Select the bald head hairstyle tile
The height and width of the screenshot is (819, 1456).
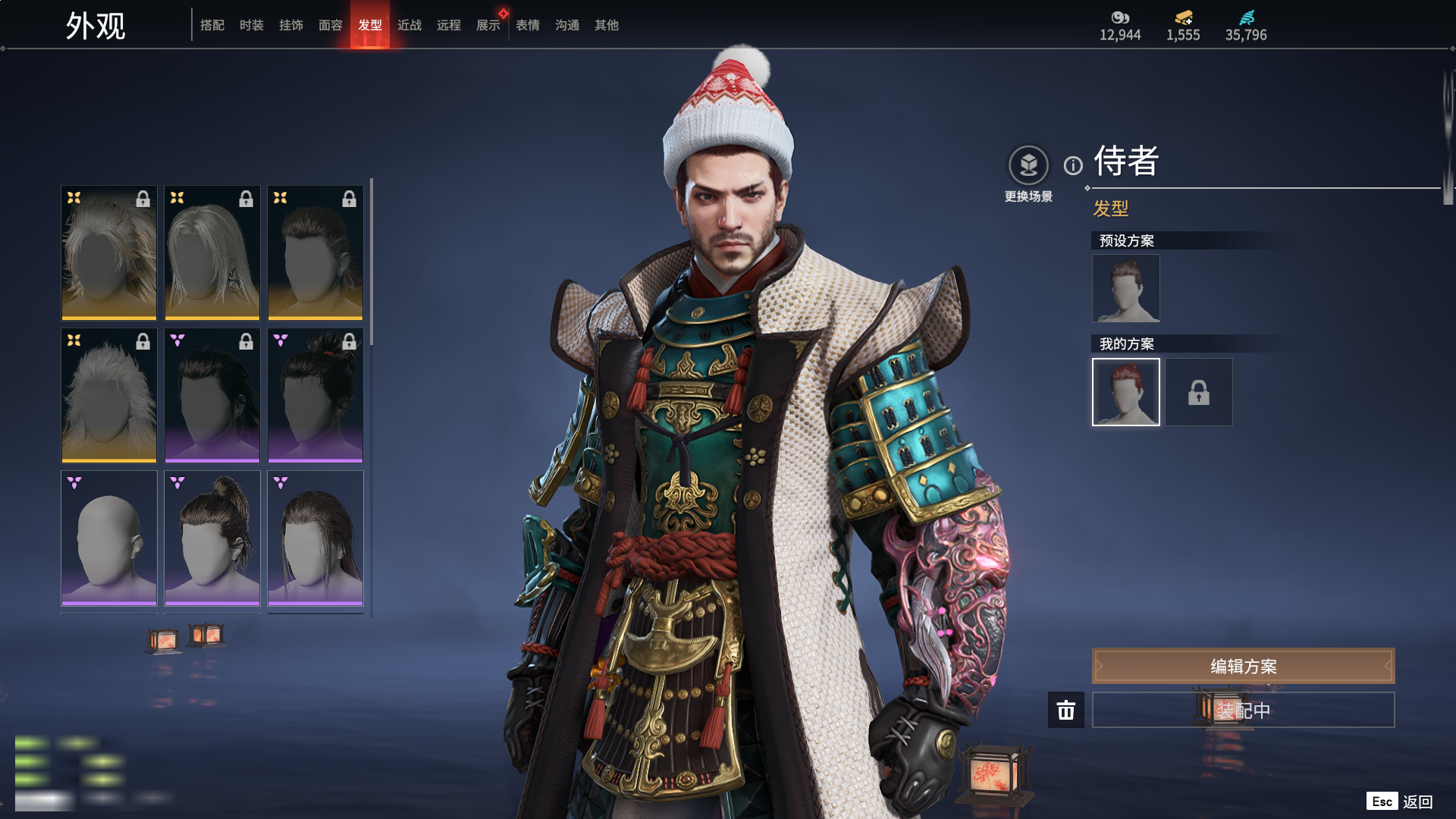(109, 538)
